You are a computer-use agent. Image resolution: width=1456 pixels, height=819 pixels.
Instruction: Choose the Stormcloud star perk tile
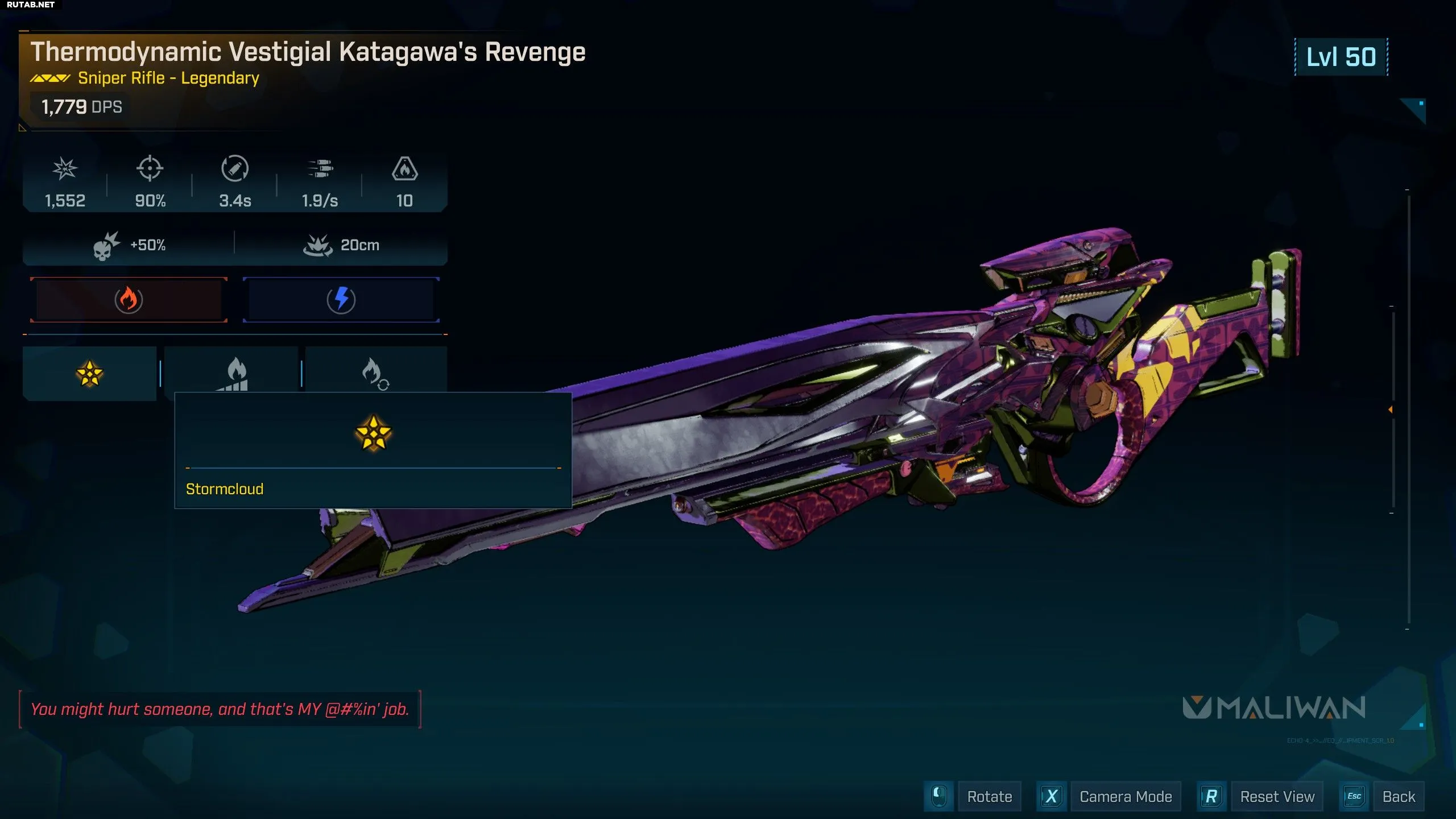click(x=89, y=374)
